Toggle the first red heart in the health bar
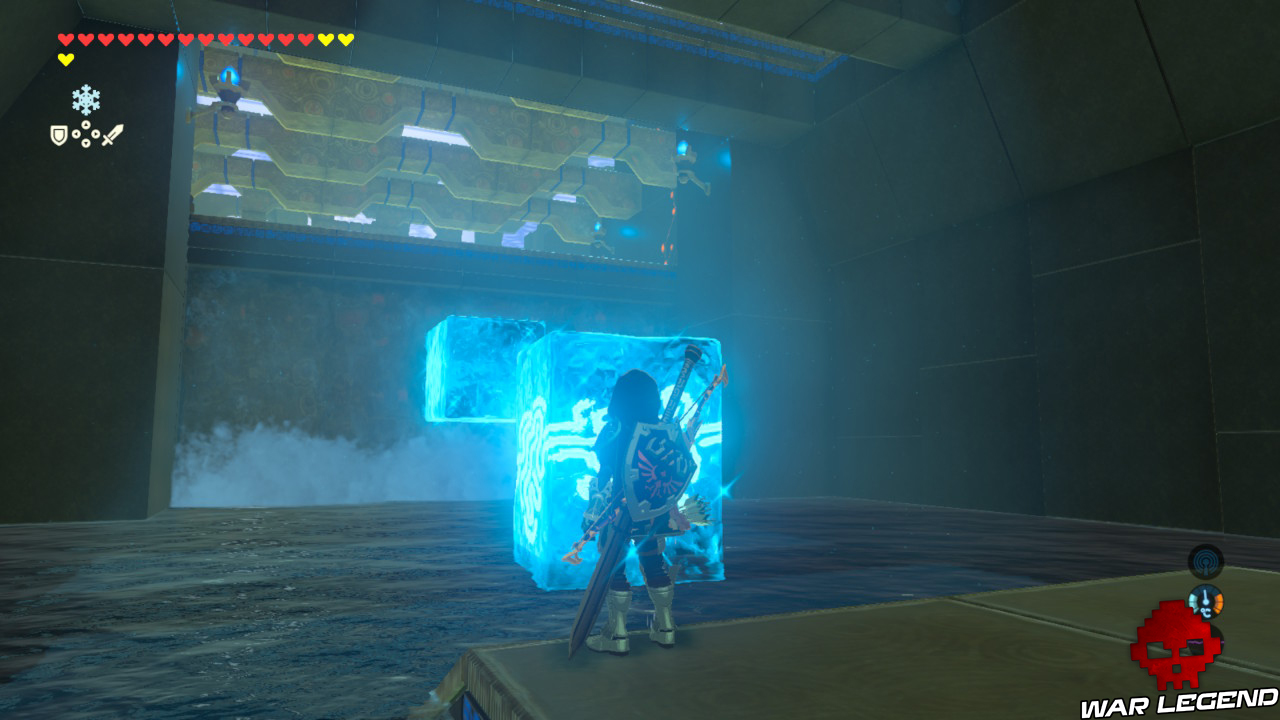 (66, 39)
